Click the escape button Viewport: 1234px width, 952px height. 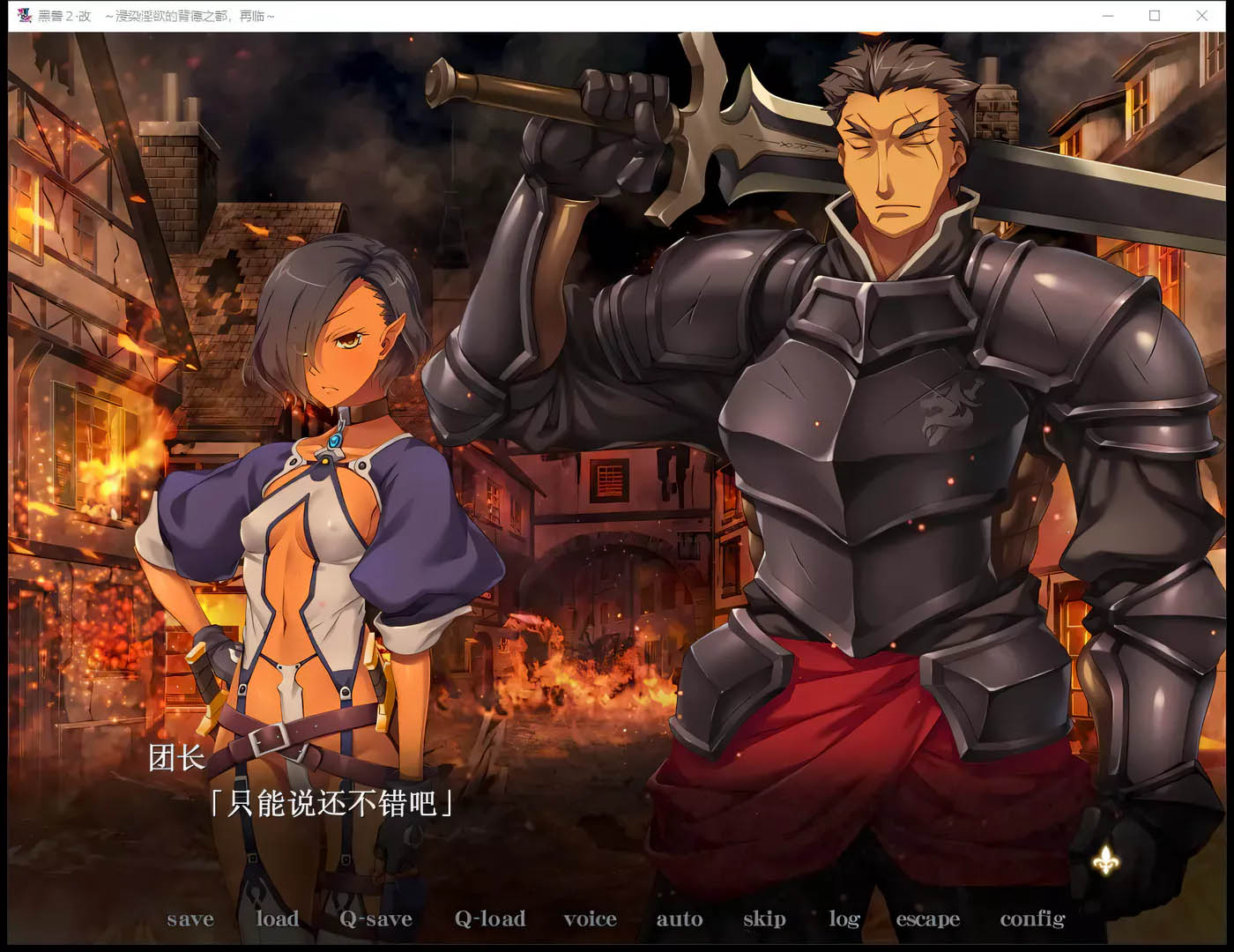click(x=927, y=919)
